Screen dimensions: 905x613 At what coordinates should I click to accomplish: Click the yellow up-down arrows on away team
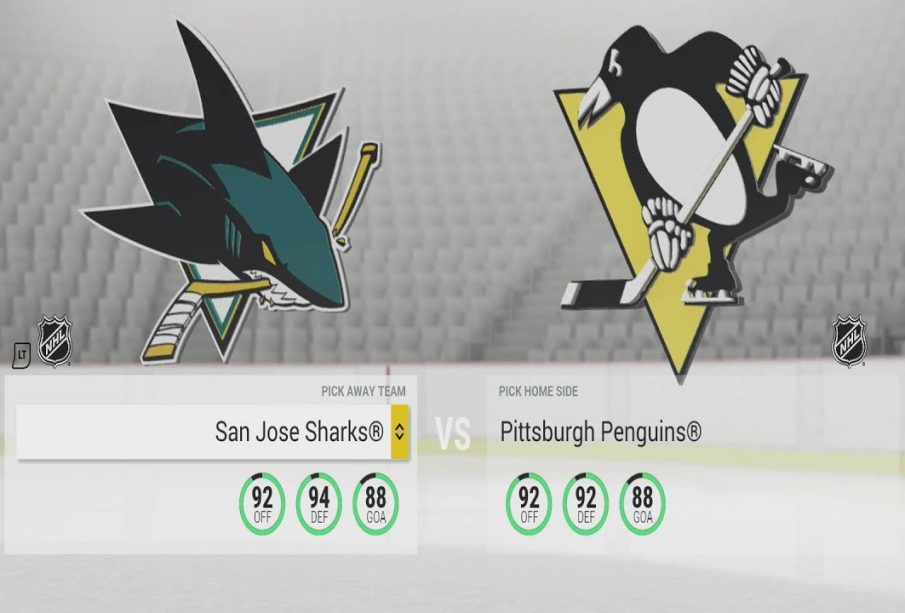coord(399,432)
